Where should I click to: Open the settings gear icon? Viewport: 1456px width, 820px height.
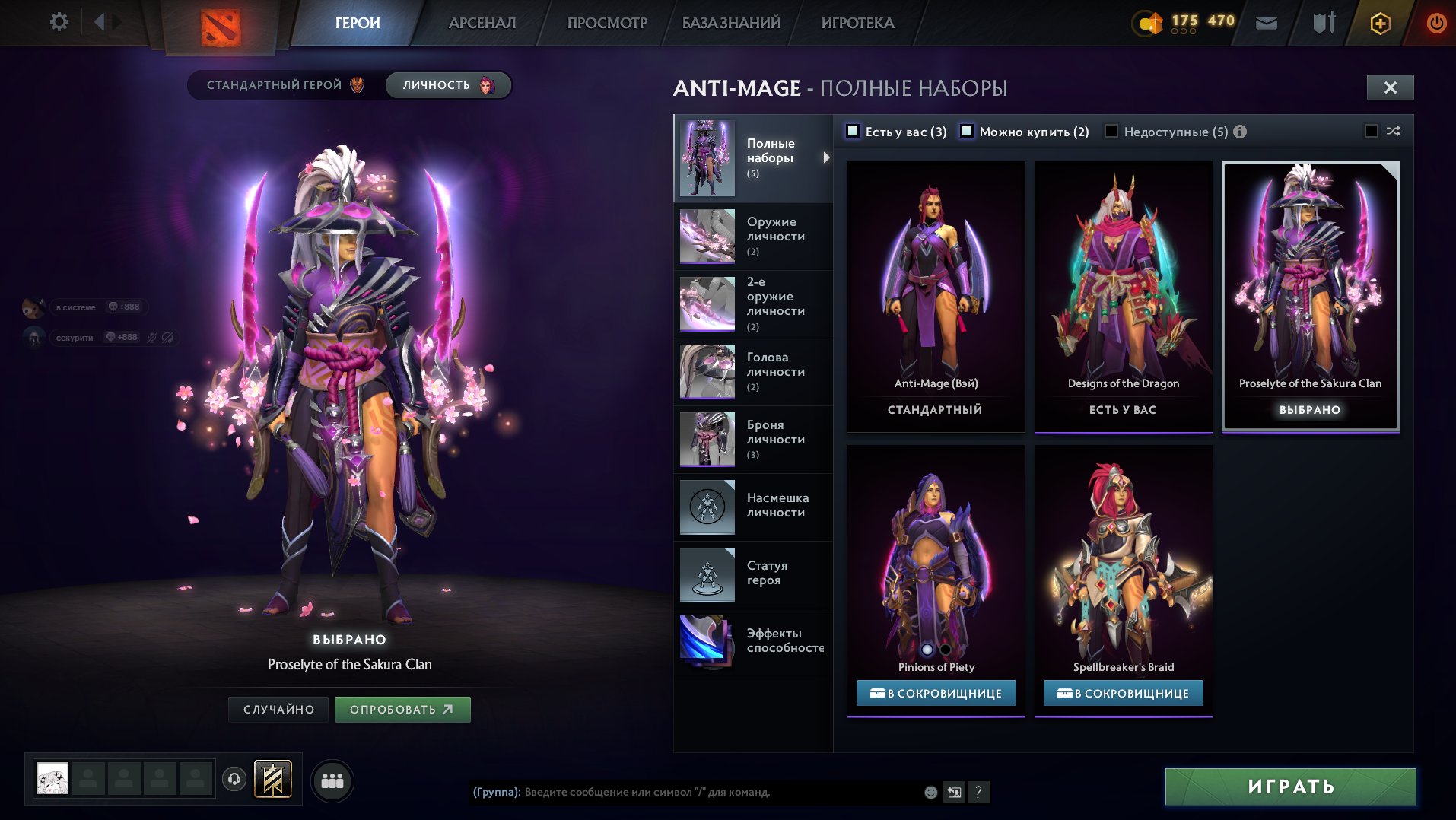pos(59,21)
